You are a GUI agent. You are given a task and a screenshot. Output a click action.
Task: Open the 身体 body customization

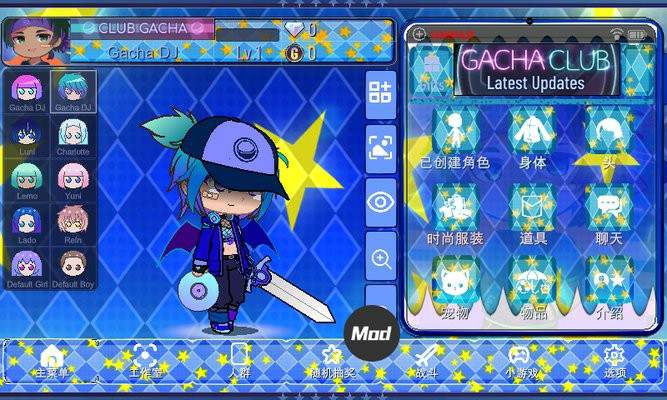pyautogui.click(x=532, y=139)
